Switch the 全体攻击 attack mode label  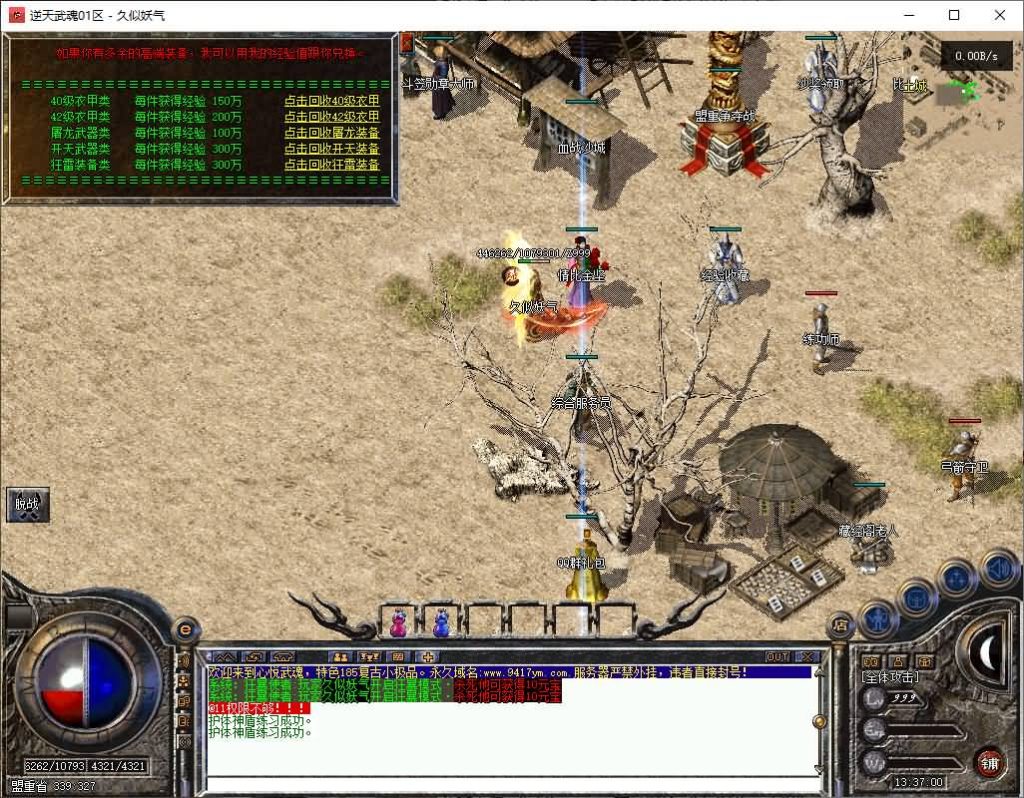pyautogui.click(x=889, y=677)
